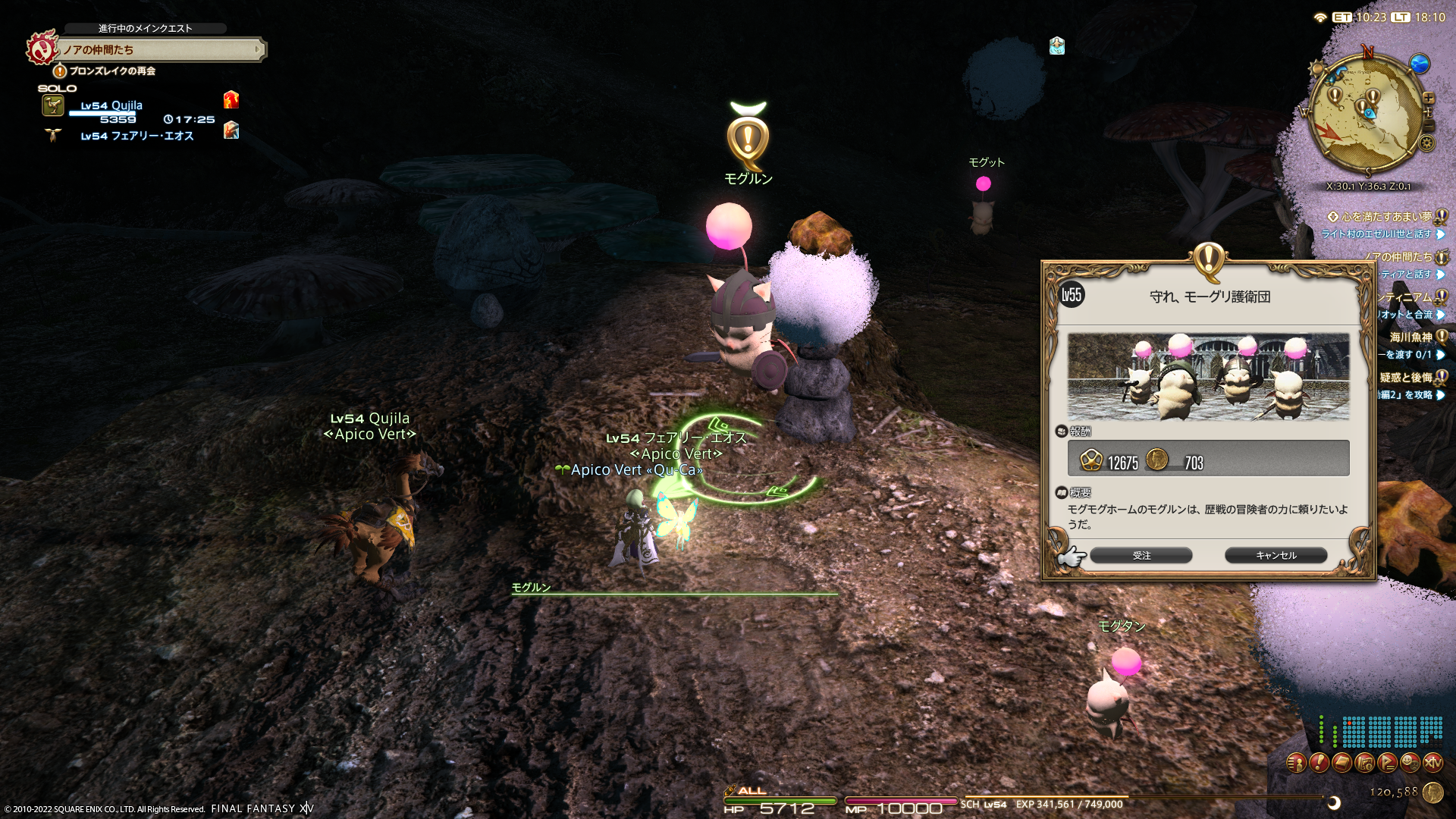Open the Duty menu with the exclamation icon
Viewport: 1456px width, 819px height.
[x=1319, y=762]
